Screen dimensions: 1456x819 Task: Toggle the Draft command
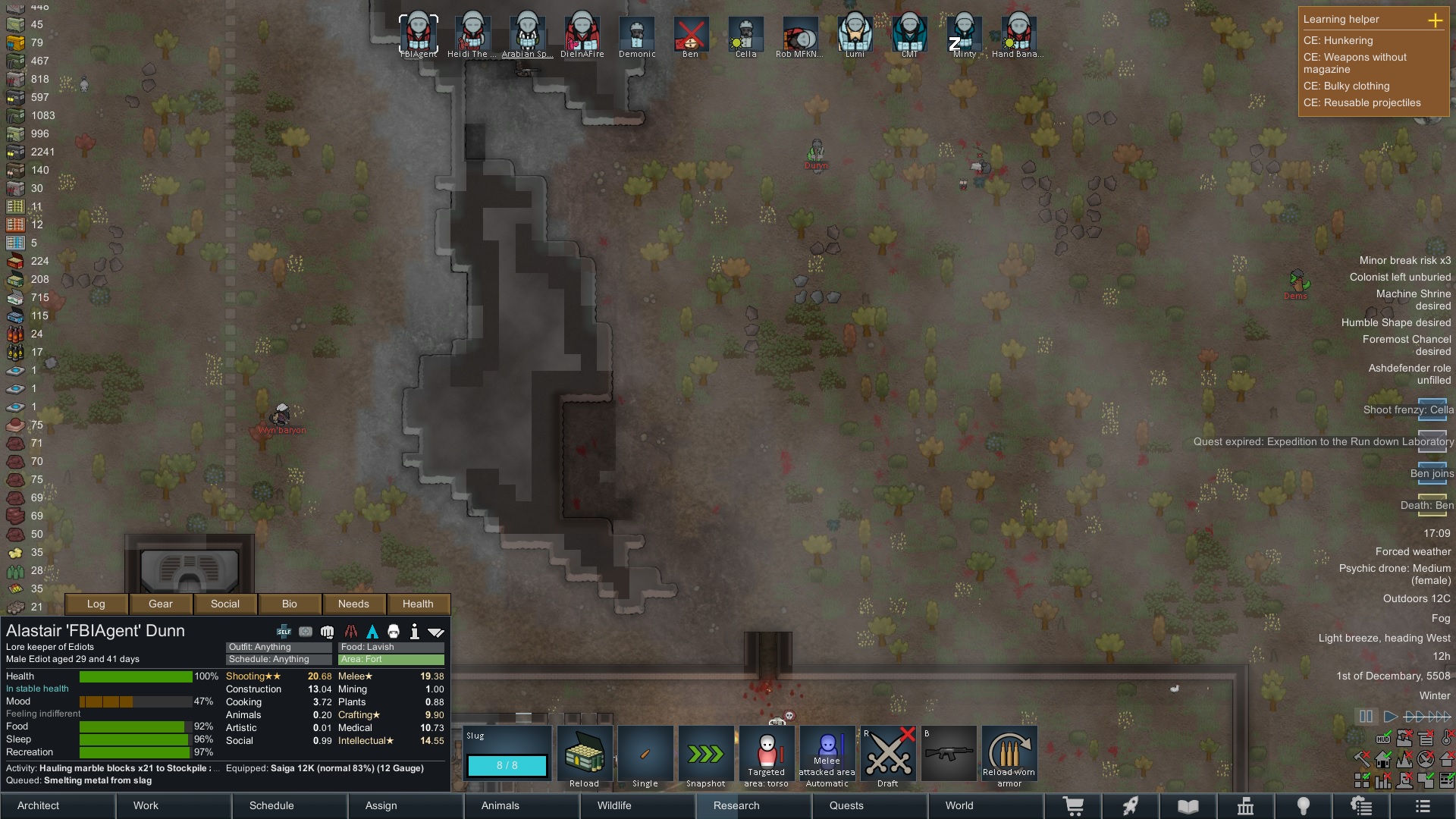pos(888,755)
